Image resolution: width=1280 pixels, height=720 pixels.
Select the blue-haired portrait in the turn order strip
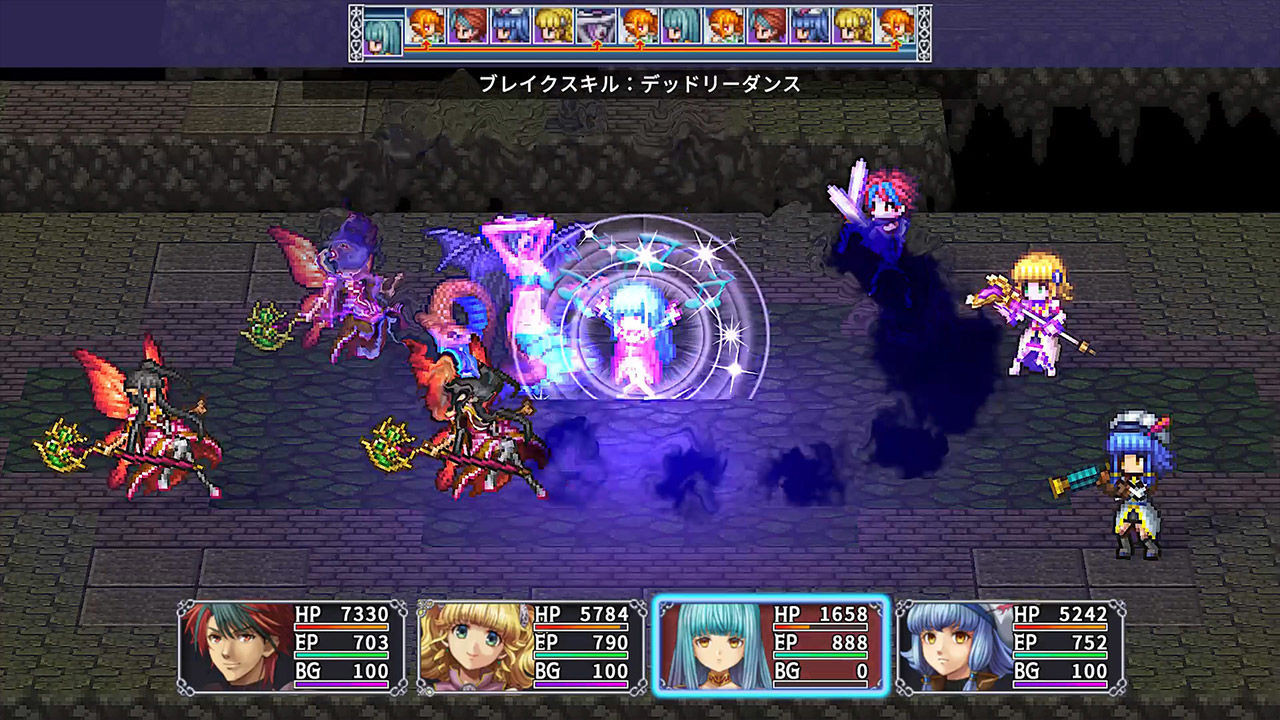point(508,28)
